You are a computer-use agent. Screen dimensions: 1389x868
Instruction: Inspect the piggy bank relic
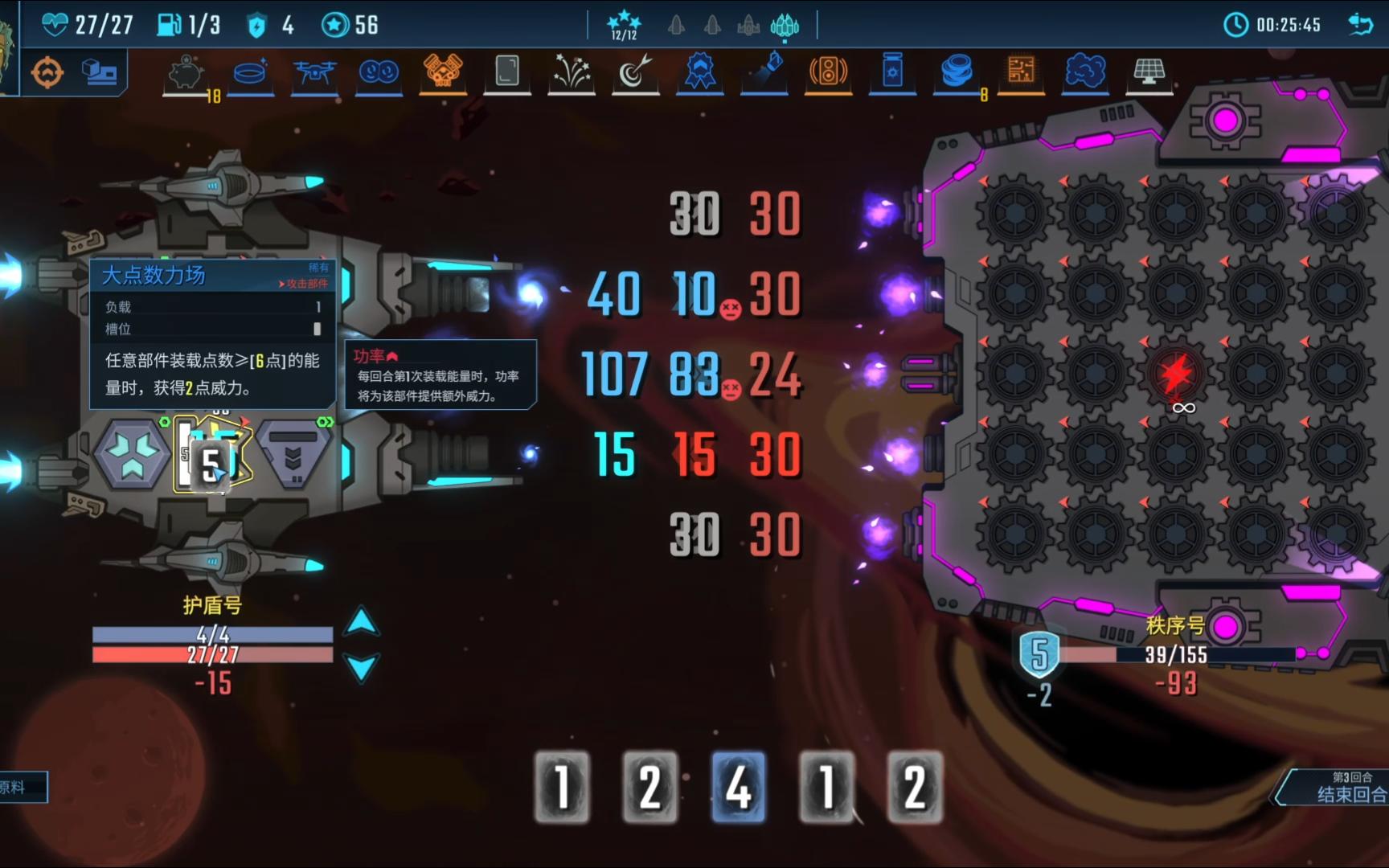click(x=186, y=72)
